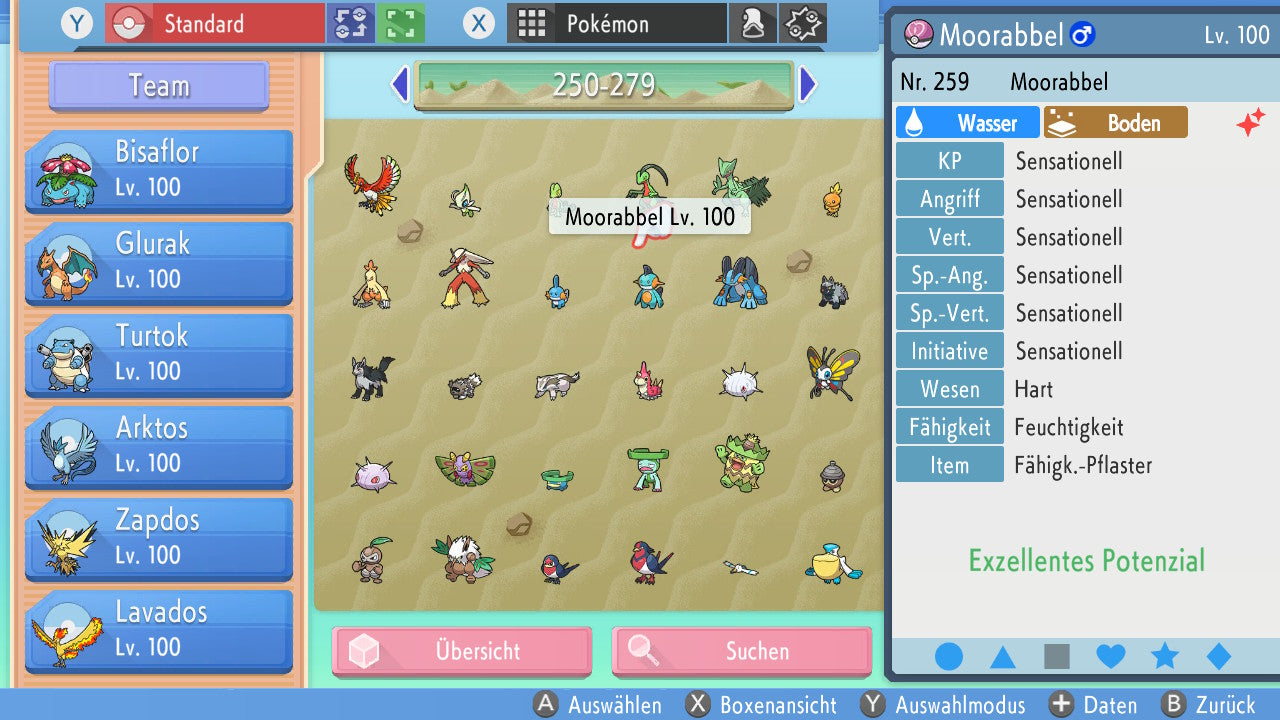Go to the previous box with left arrow
The image size is (1280, 720).
click(x=399, y=85)
